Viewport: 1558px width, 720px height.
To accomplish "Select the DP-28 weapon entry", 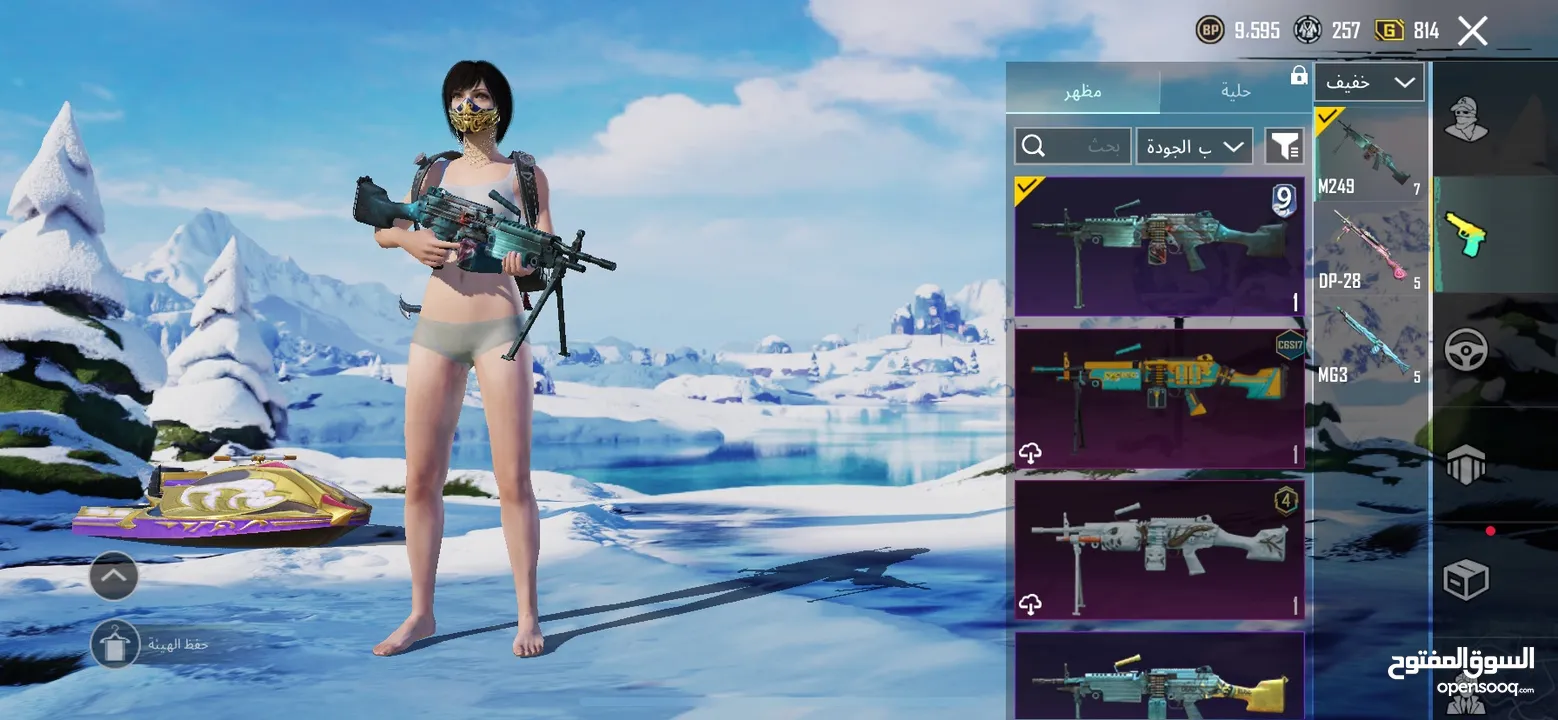I will [1370, 250].
